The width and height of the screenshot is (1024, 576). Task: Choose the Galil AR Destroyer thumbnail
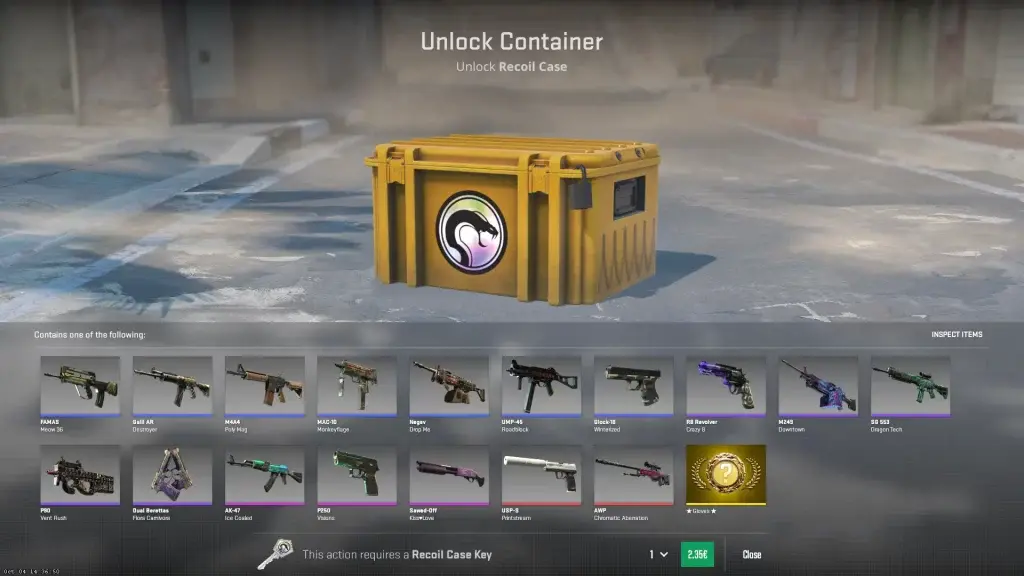[172, 385]
